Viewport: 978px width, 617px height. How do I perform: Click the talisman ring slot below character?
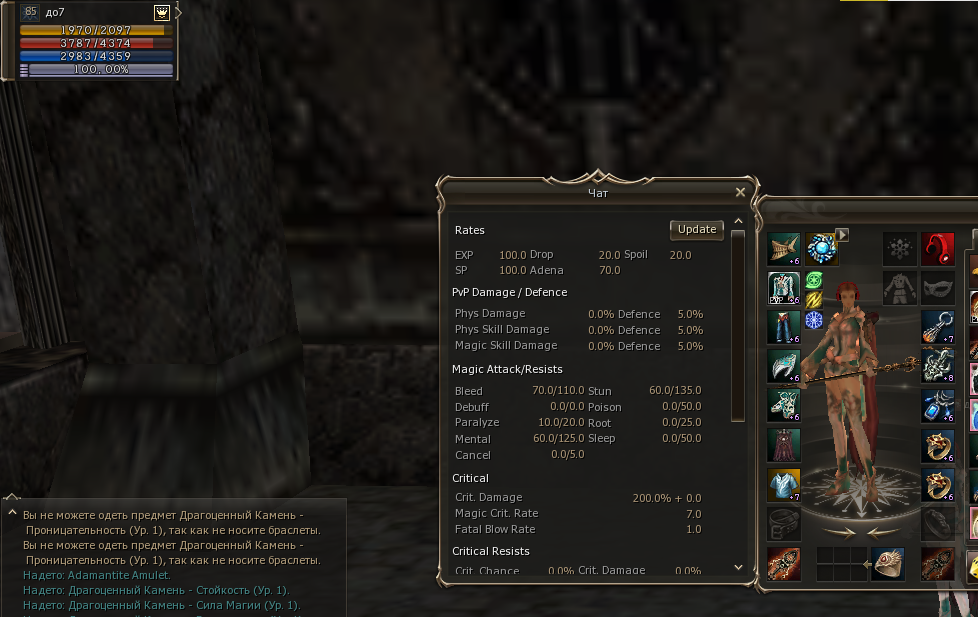coord(887,563)
